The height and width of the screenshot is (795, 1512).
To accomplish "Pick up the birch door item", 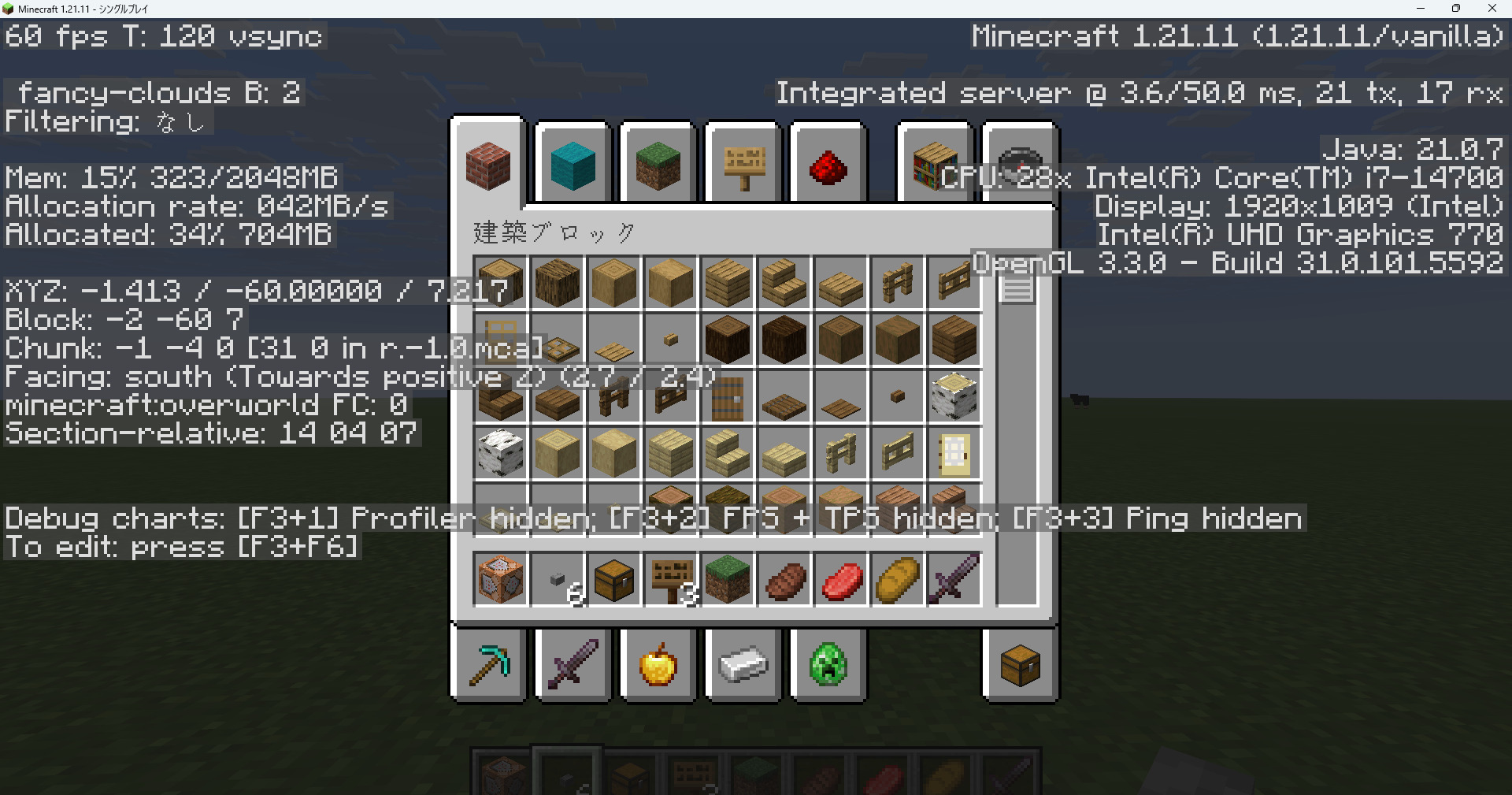I will click(954, 453).
